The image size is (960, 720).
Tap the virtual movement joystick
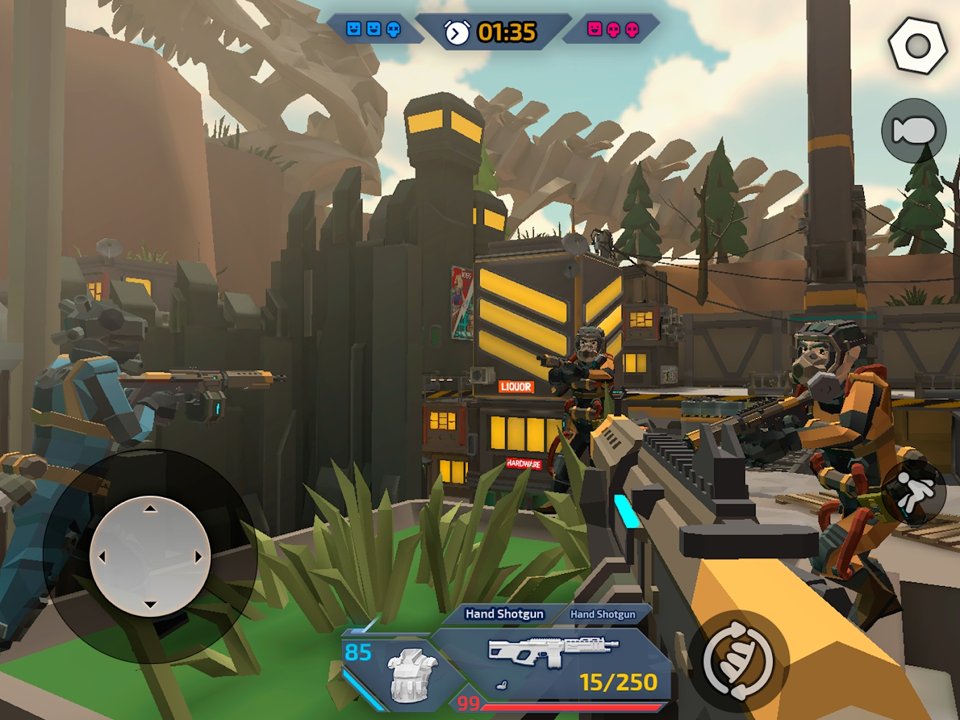[150, 556]
